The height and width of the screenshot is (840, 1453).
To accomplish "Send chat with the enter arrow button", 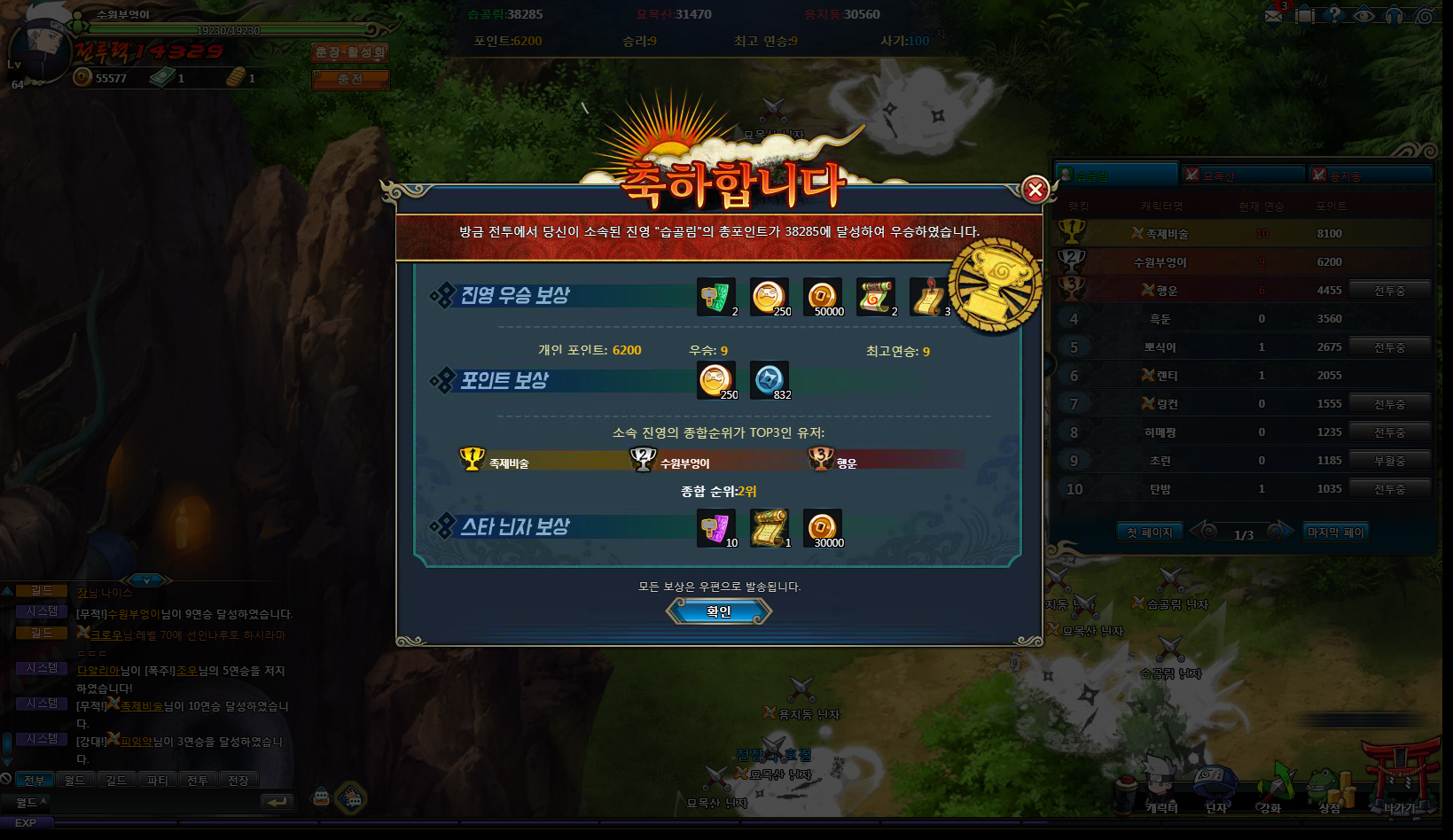I will coord(277,802).
